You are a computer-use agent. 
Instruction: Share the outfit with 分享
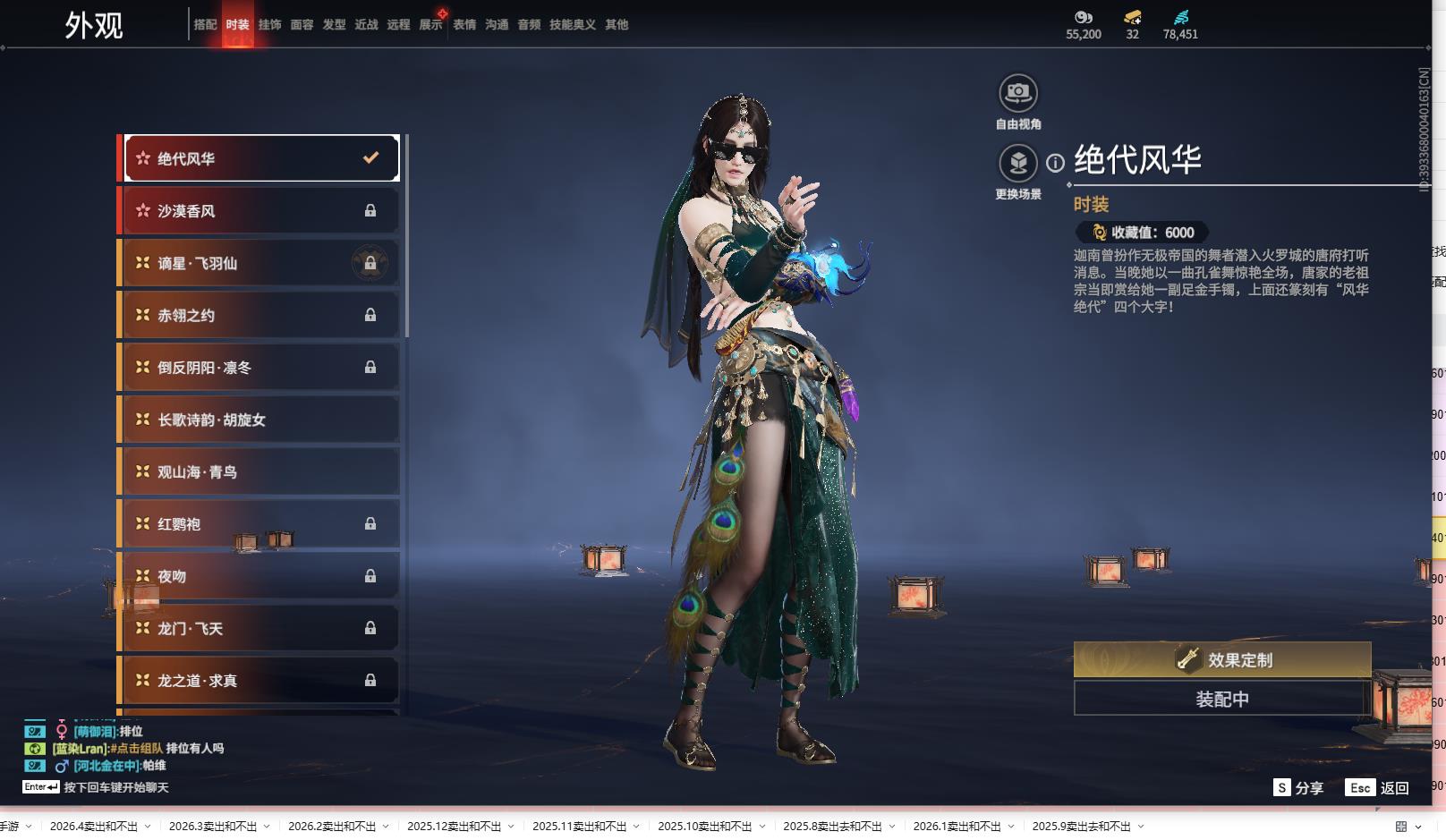1298,787
